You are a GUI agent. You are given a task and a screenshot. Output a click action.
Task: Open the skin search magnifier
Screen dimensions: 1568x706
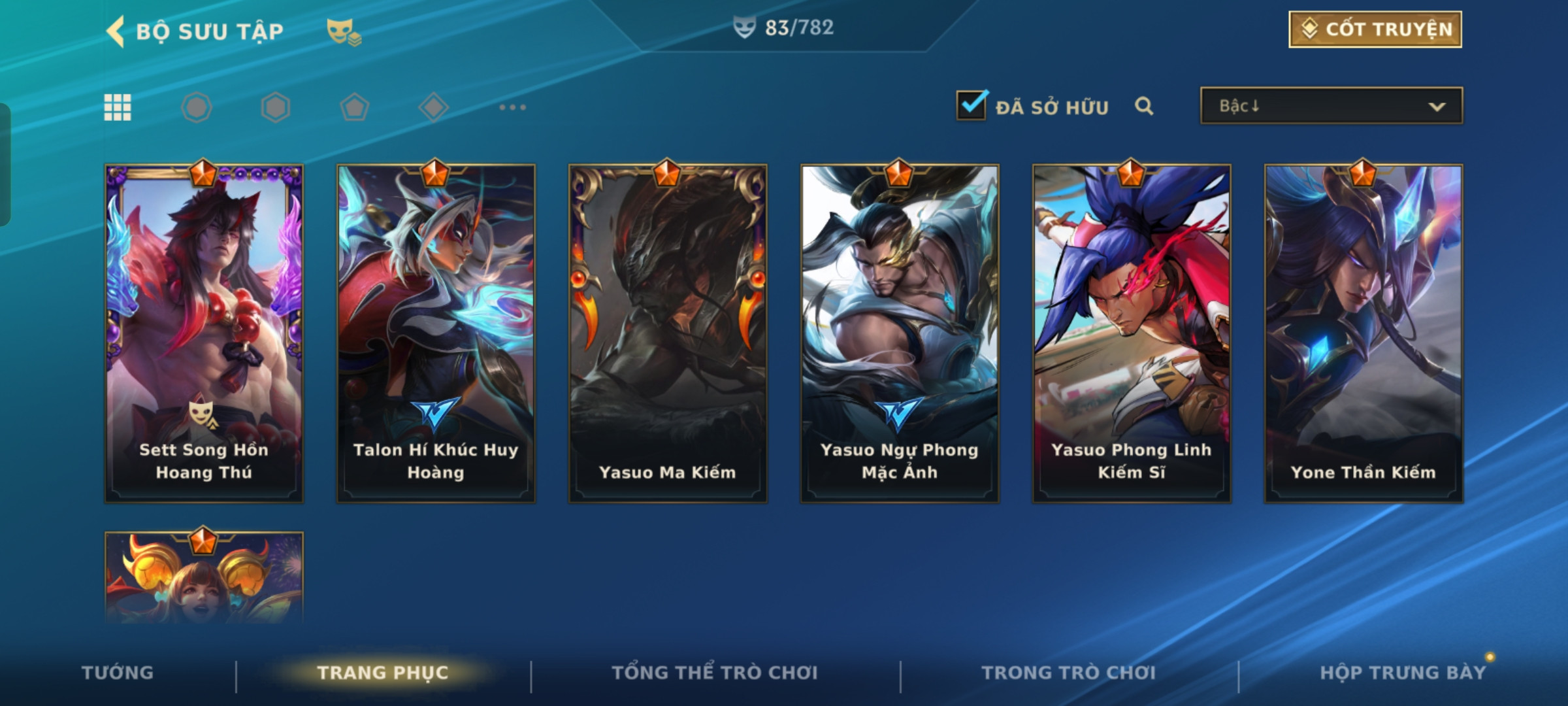[x=1144, y=106]
